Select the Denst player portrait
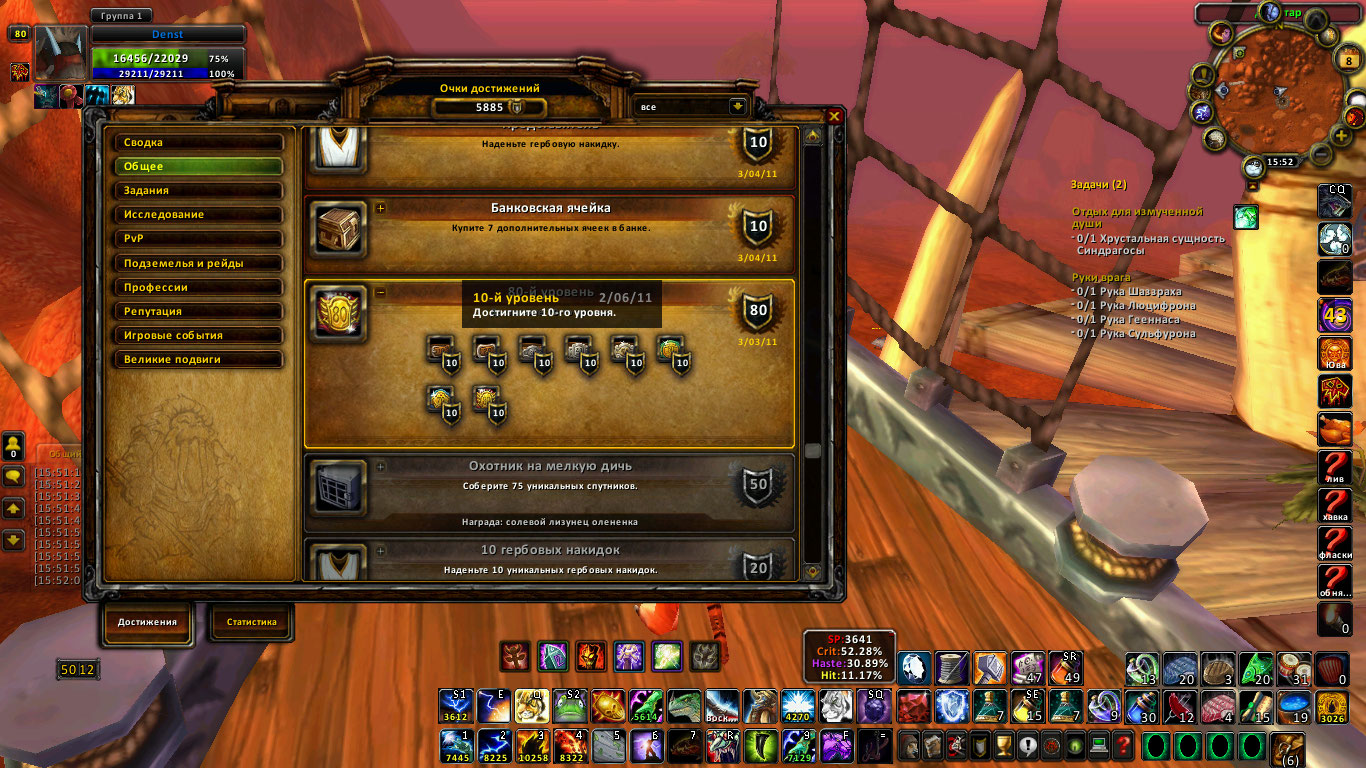 tap(62, 52)
